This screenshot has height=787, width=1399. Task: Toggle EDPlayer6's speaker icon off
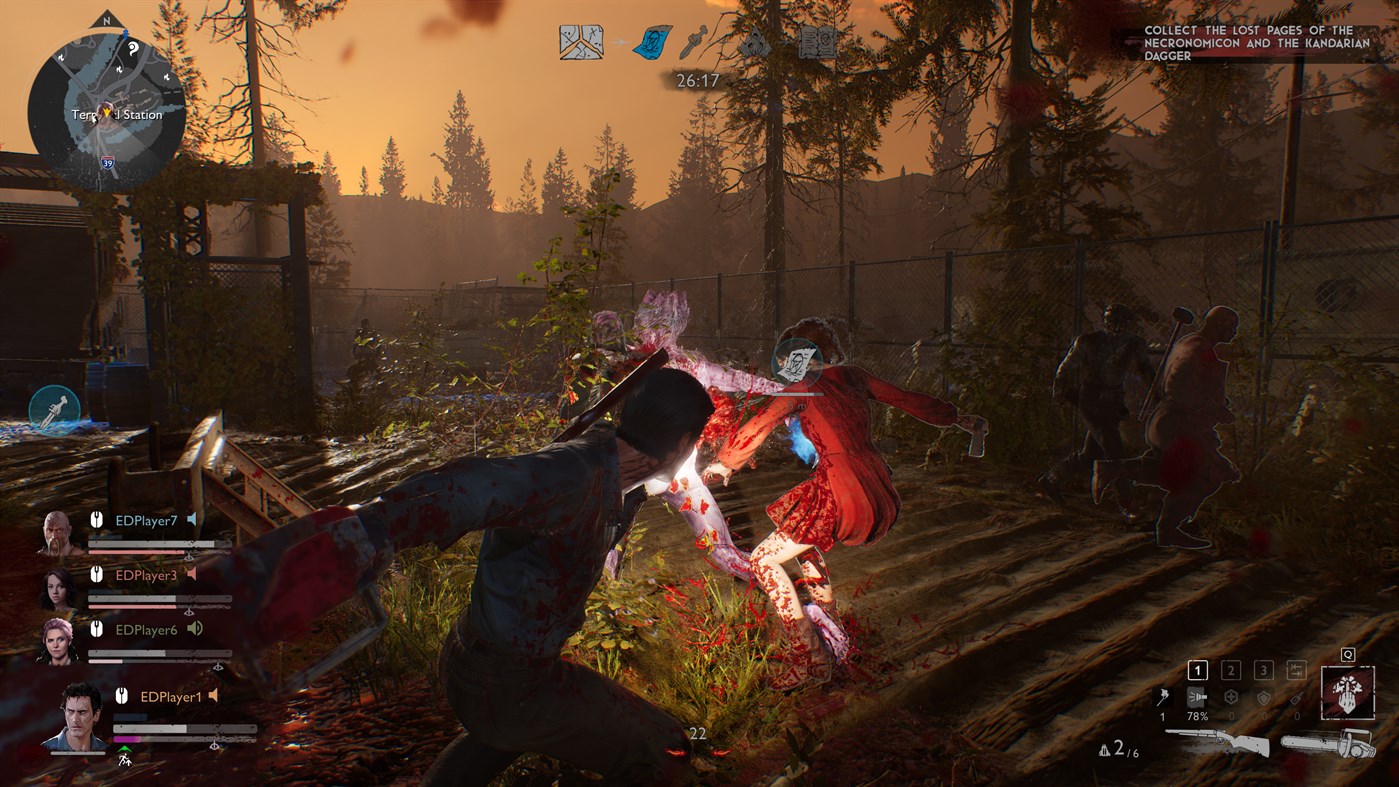(x=195, y=628)
